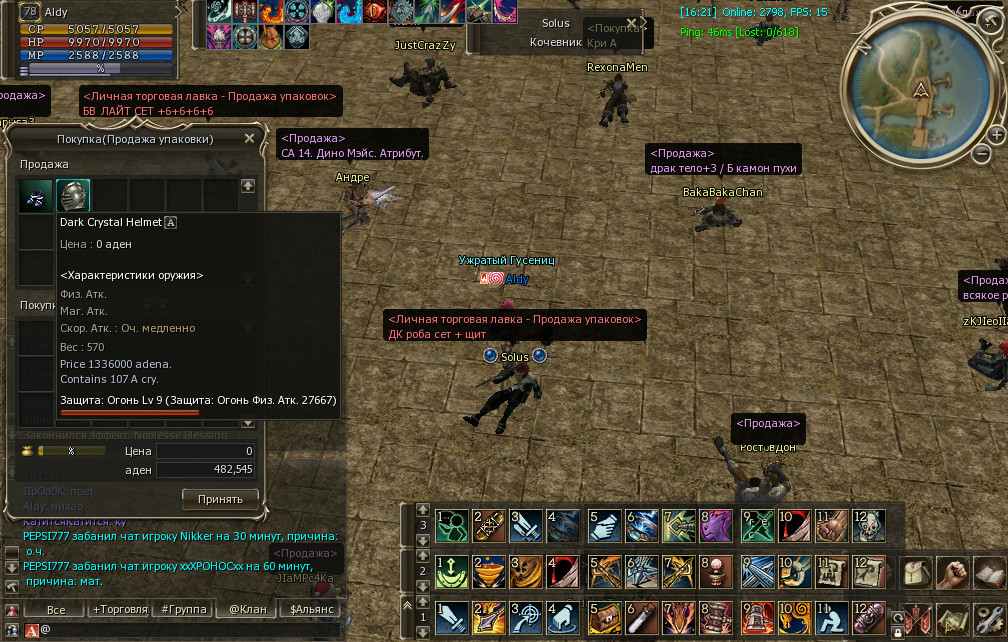Zoom in on the minimap
This screenshot has width=1008, height=642.
[x=996, y=134]
